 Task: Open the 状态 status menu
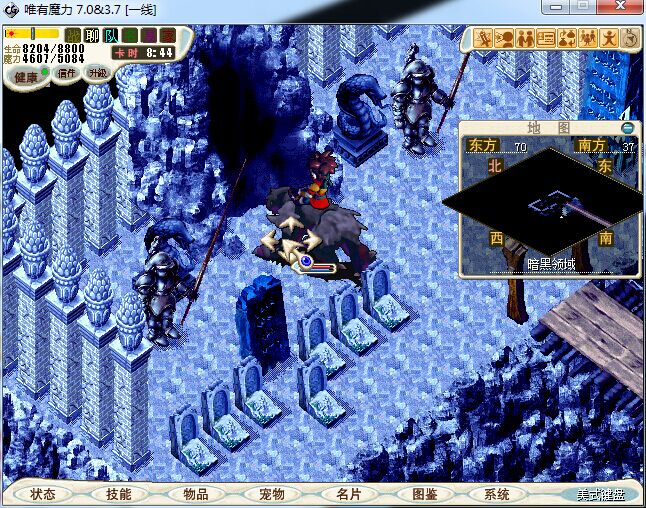[x=43, y=494]
